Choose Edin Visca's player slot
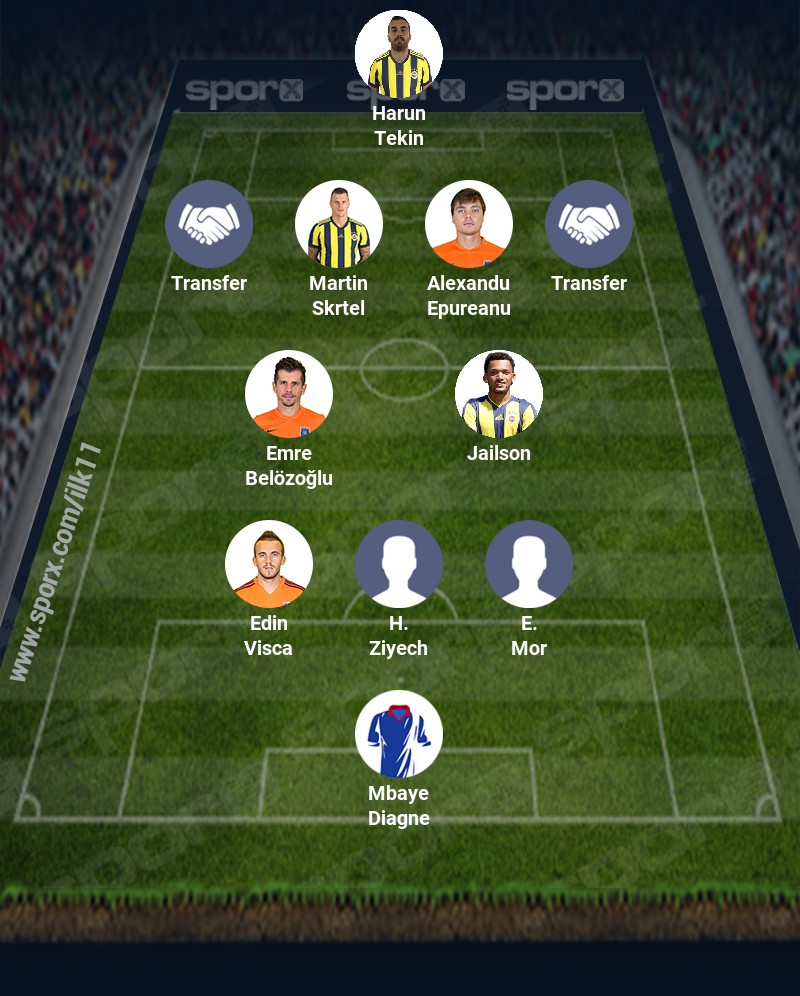The width and height of the screenshot is (800, 996). click(269, 564)
